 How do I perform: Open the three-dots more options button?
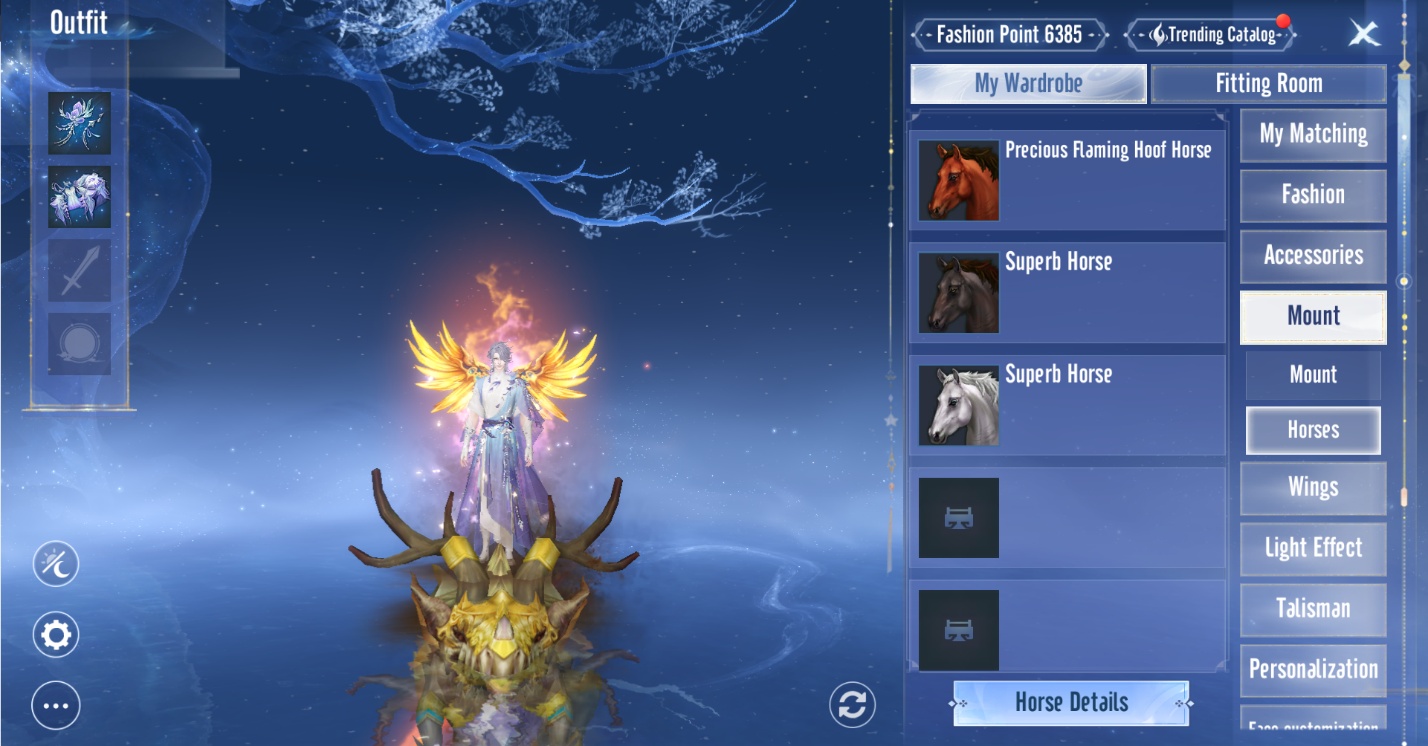click(56, 705)
